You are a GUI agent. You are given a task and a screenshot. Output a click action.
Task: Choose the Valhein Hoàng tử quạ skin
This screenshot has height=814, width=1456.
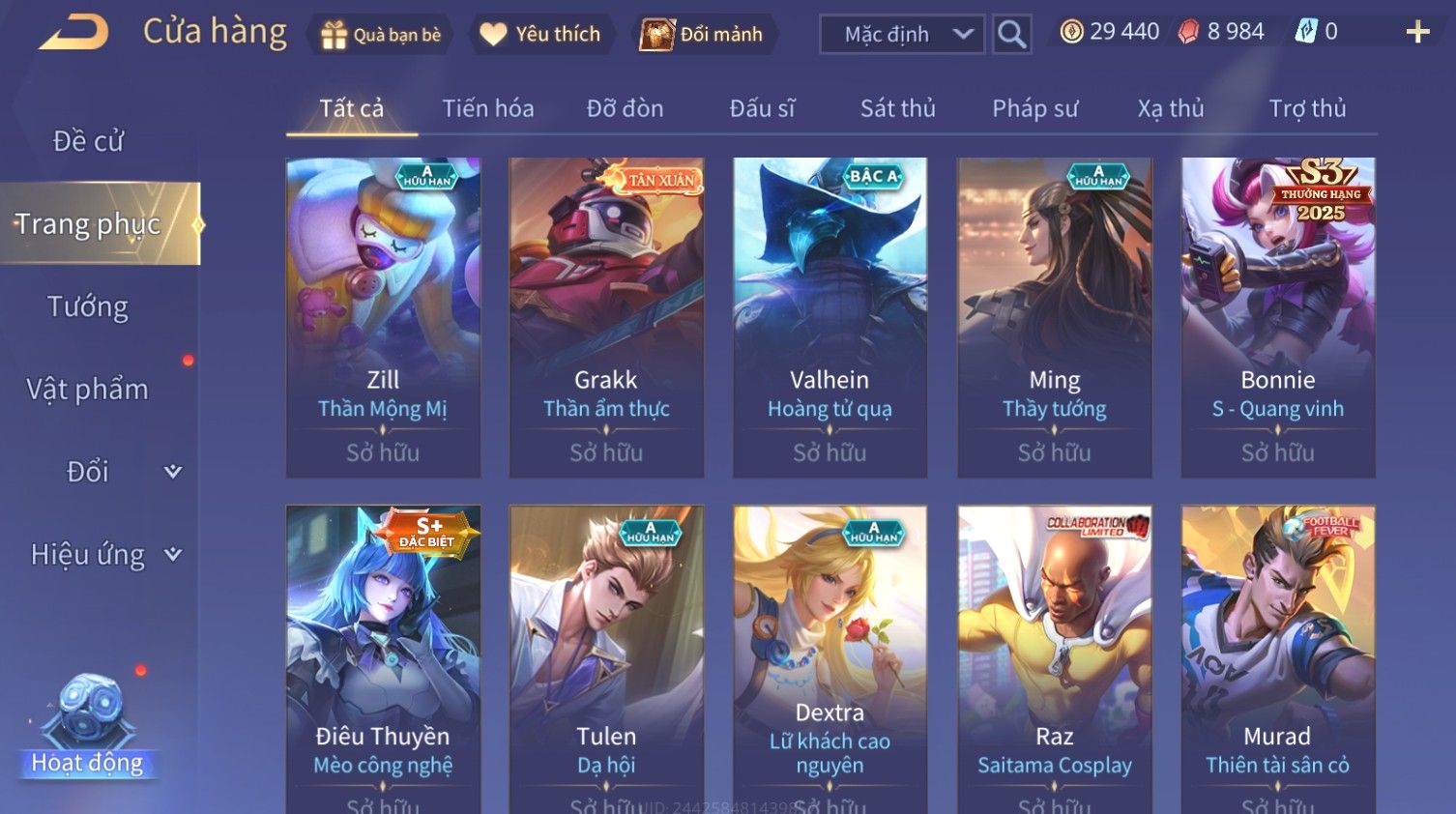point(830,317)
